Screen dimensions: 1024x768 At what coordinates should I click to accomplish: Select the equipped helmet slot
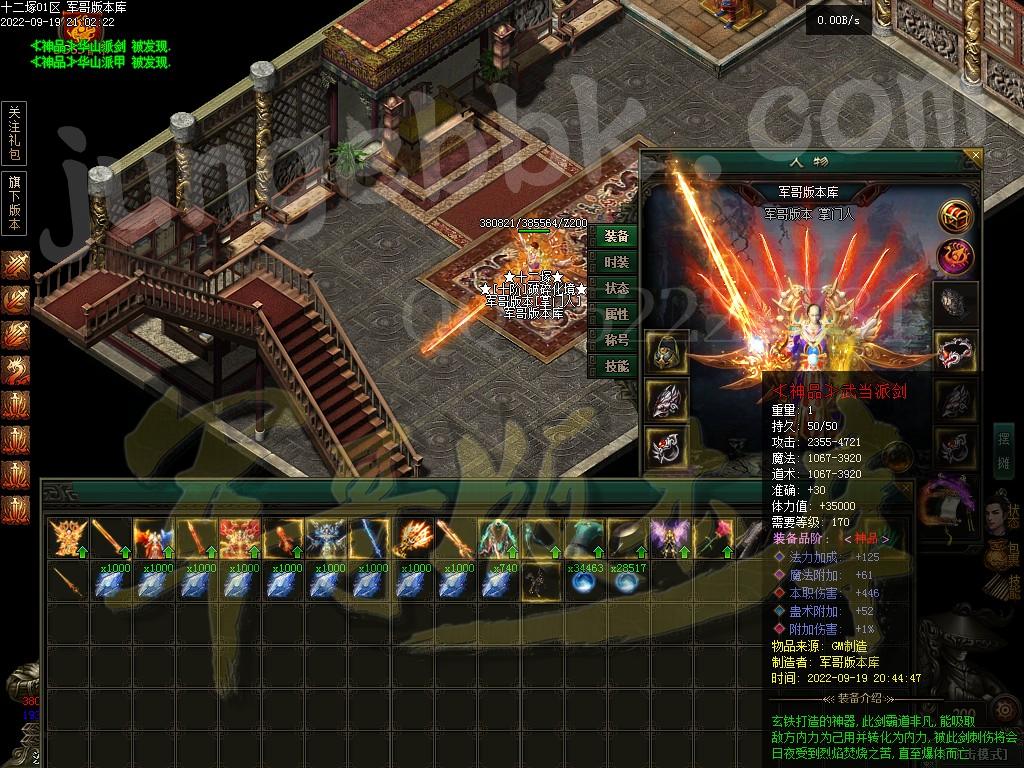(x=665, y=352)
